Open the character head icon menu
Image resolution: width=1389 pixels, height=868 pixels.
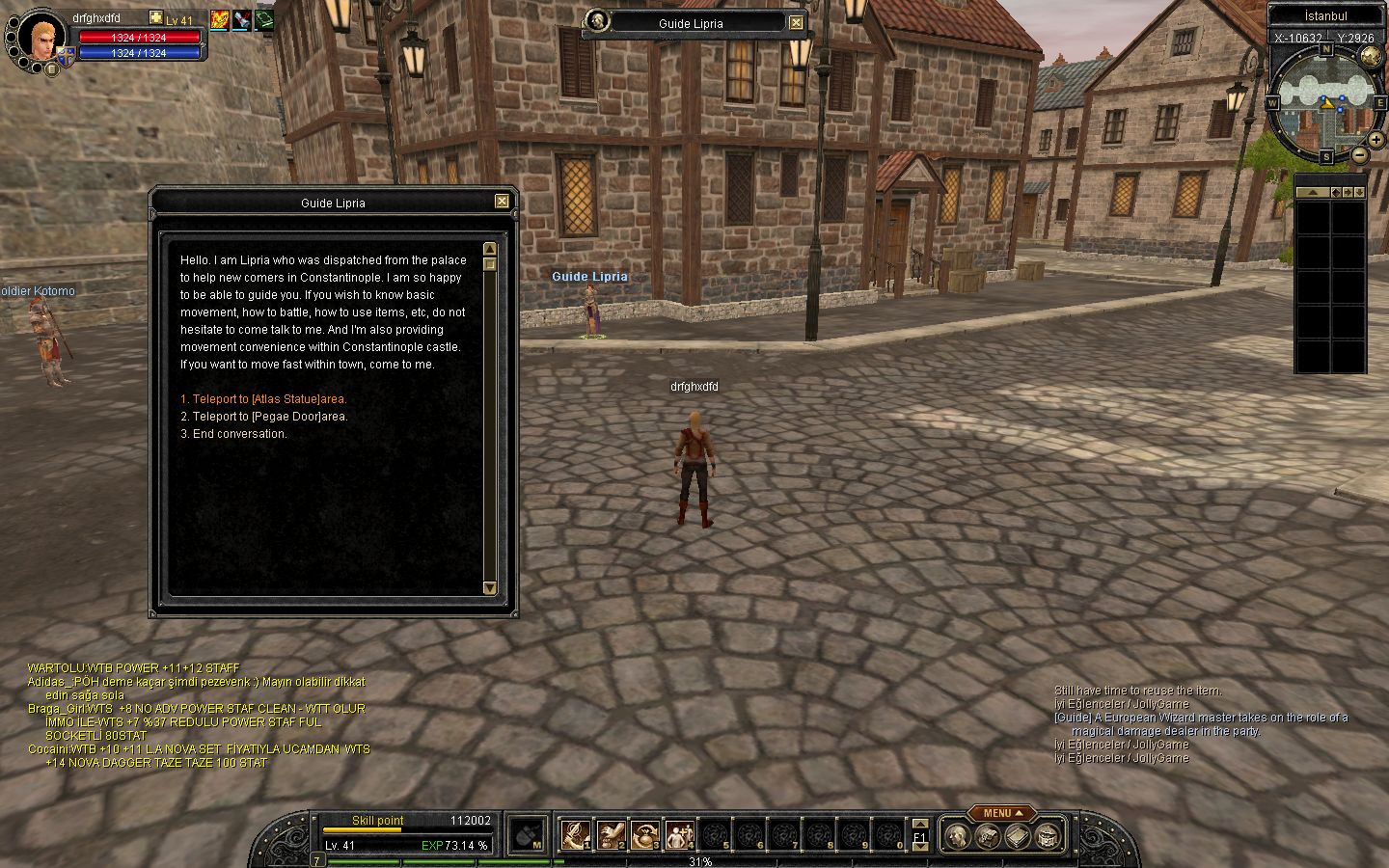[x=957, y=835]
